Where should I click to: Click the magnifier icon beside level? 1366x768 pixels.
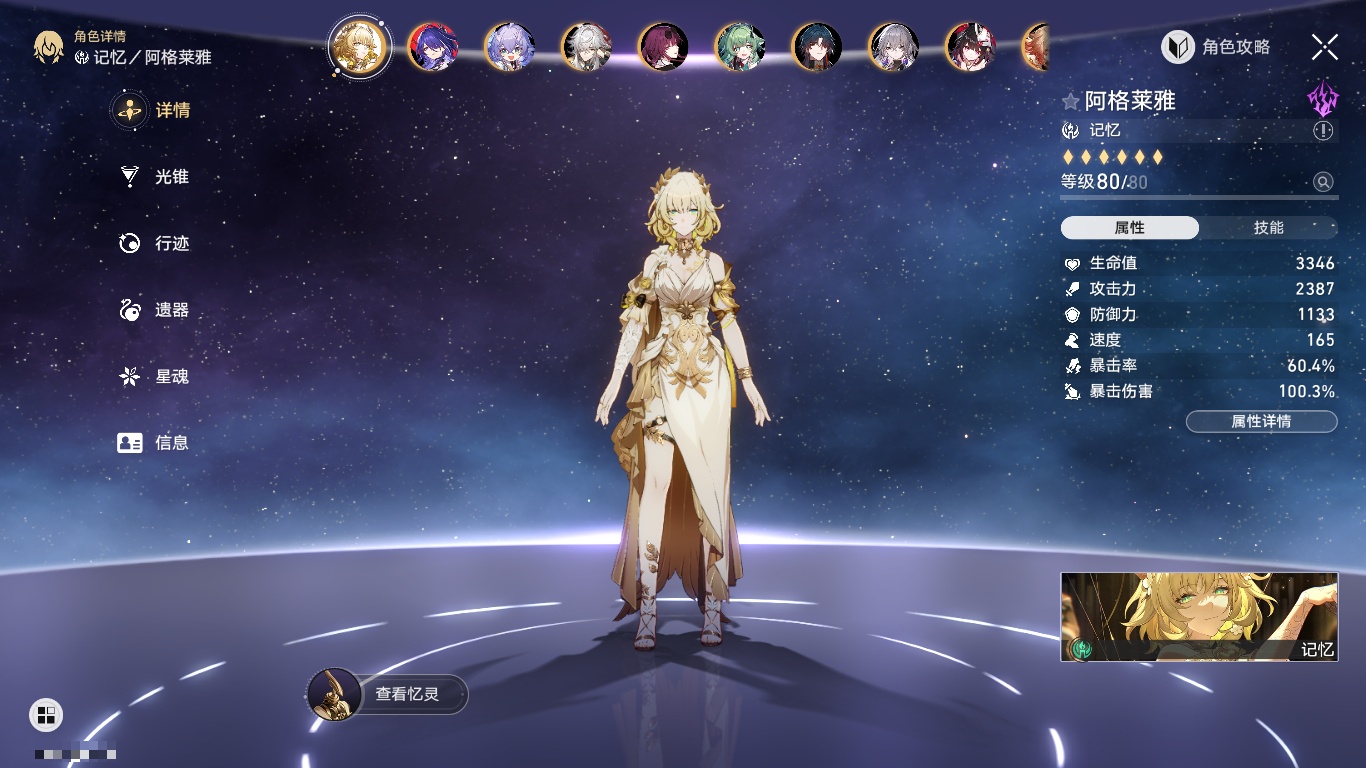coord(1323,182)
